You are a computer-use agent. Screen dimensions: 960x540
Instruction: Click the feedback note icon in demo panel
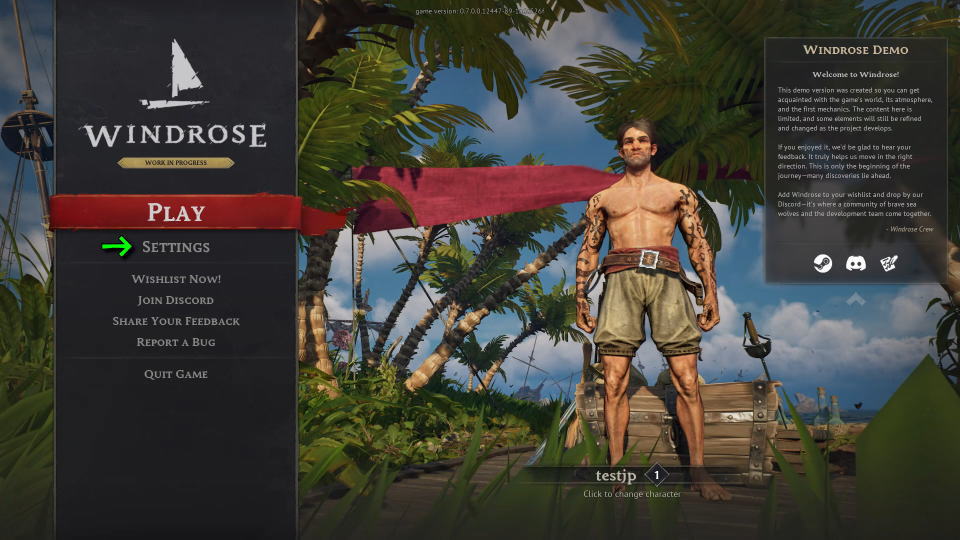coord(889,264)
